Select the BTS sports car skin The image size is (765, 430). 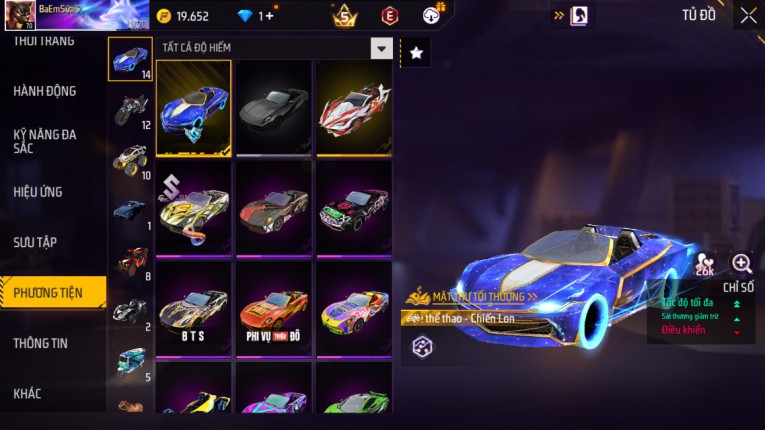[194, 307]
